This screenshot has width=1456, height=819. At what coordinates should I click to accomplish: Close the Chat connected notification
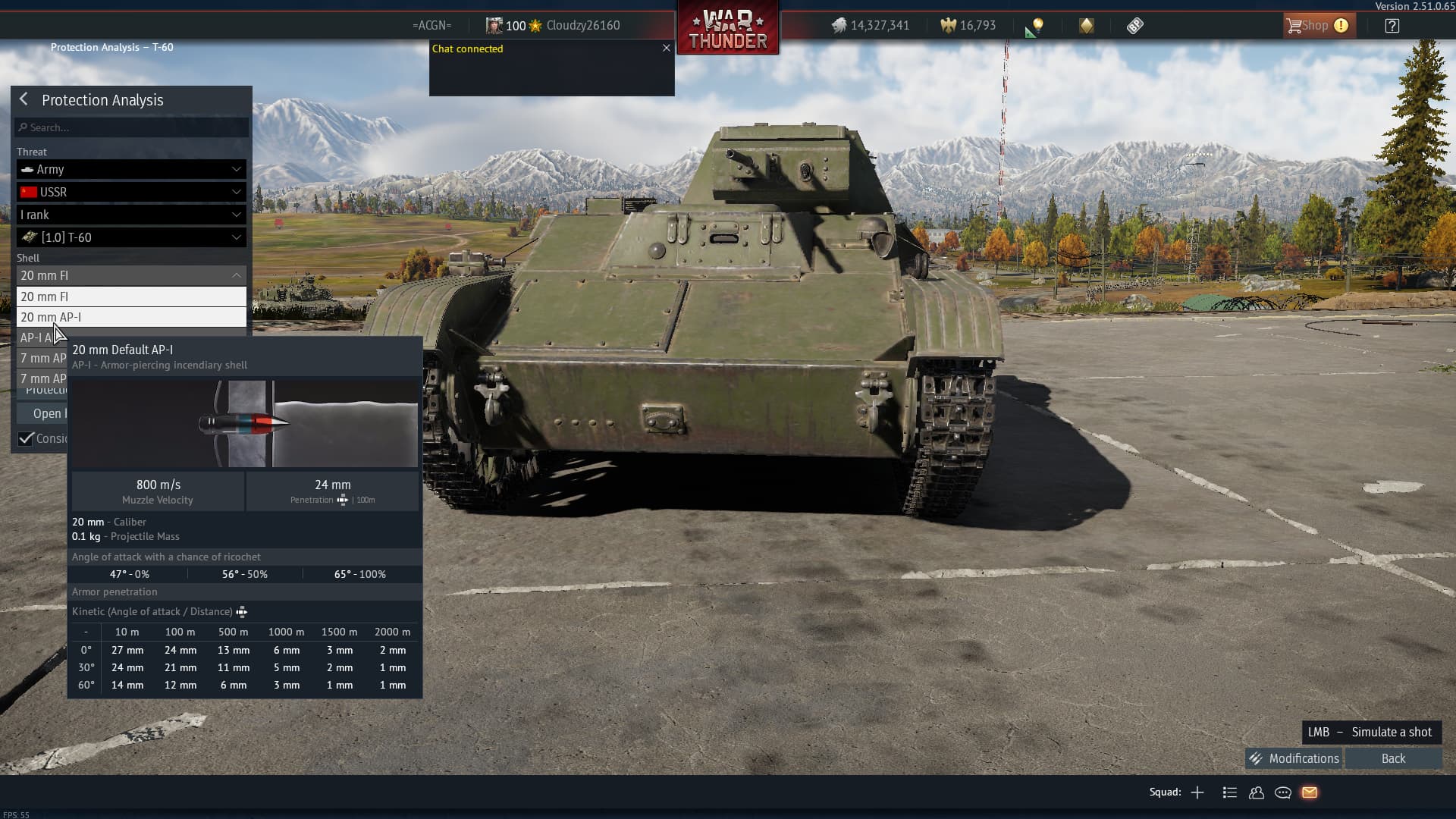(x=667, y=48)
